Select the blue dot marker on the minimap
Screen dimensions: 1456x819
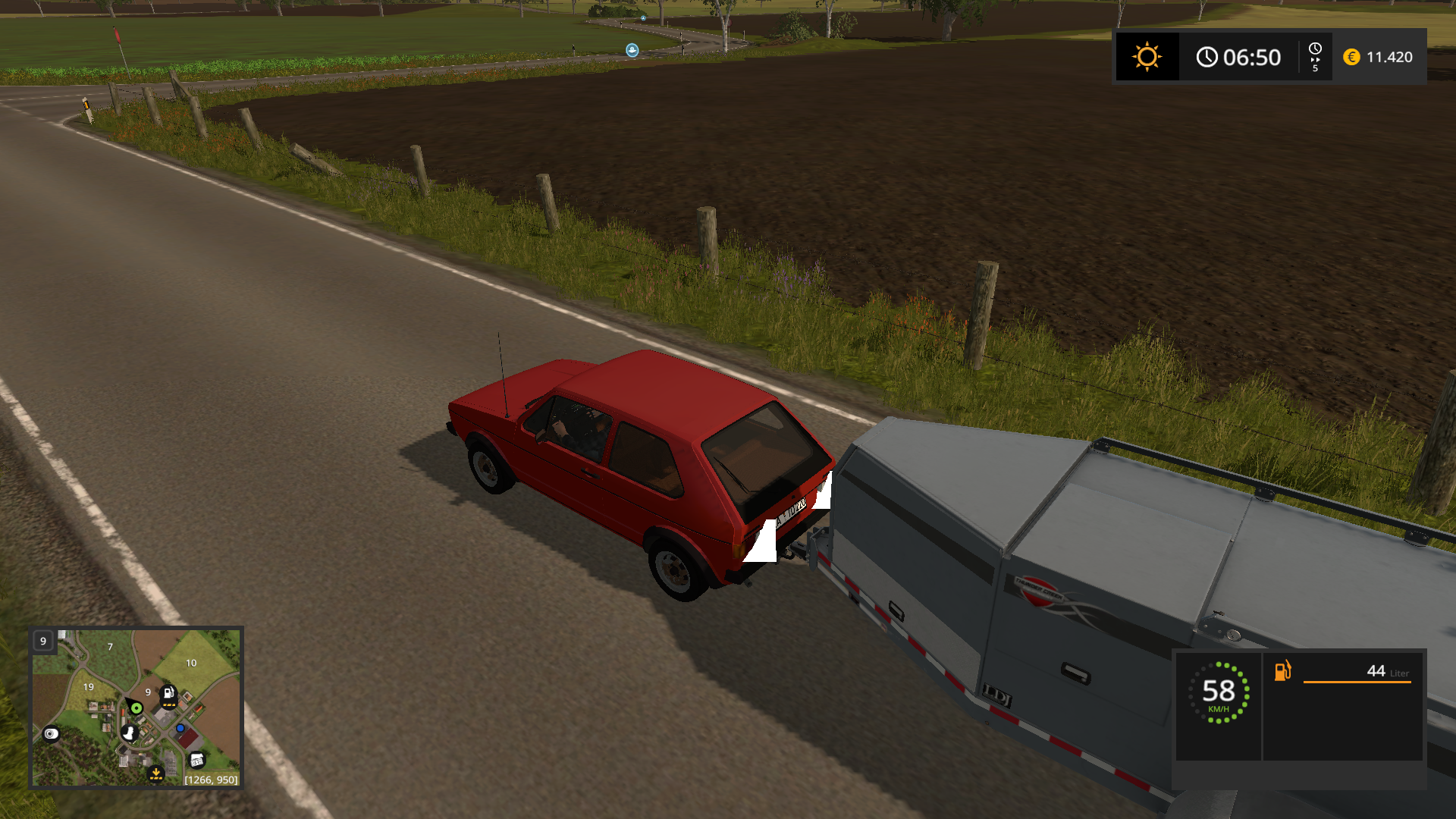coord(180,728)
